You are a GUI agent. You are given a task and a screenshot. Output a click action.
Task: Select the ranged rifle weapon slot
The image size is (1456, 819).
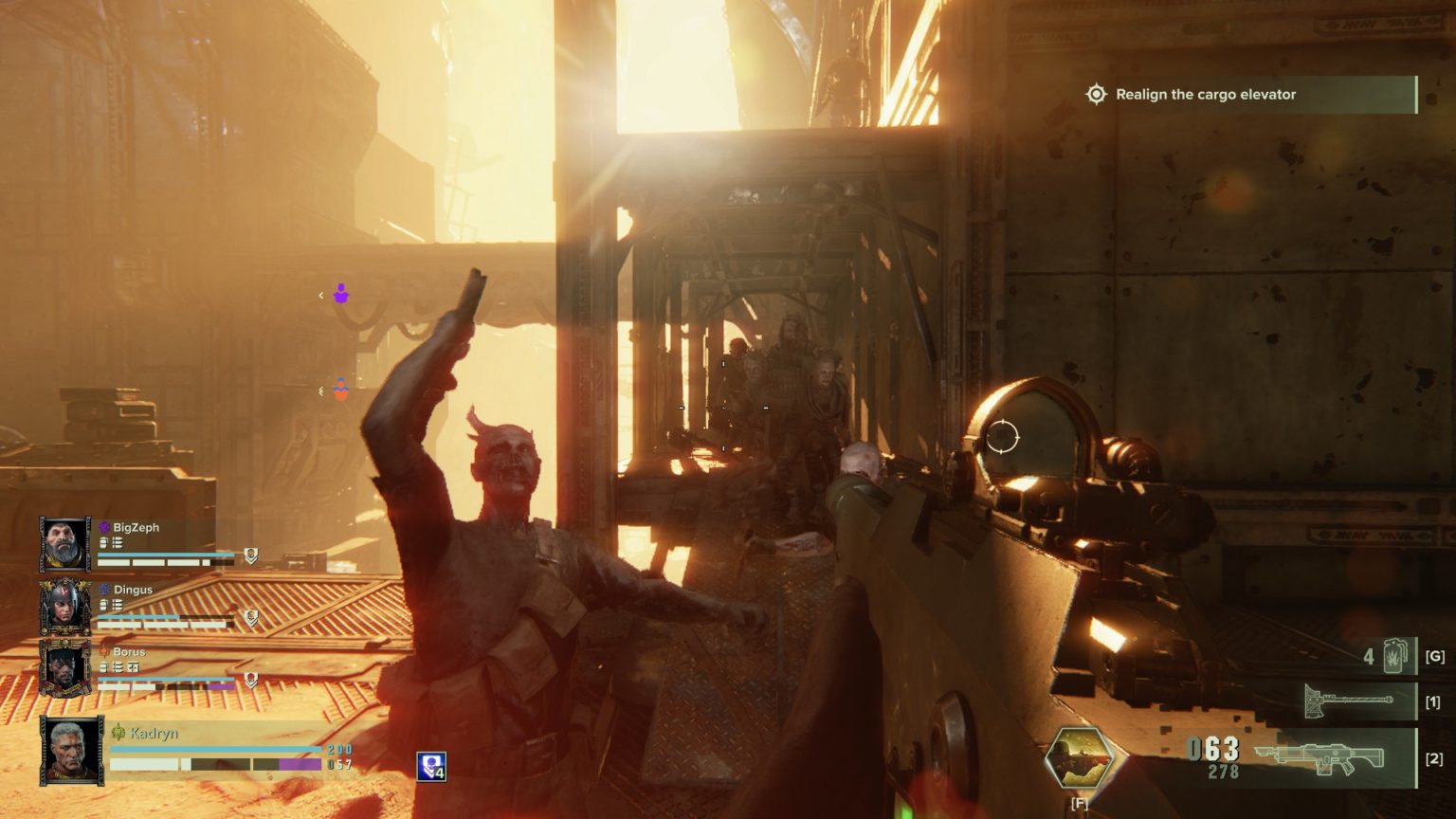click(x=1318, y=756)
